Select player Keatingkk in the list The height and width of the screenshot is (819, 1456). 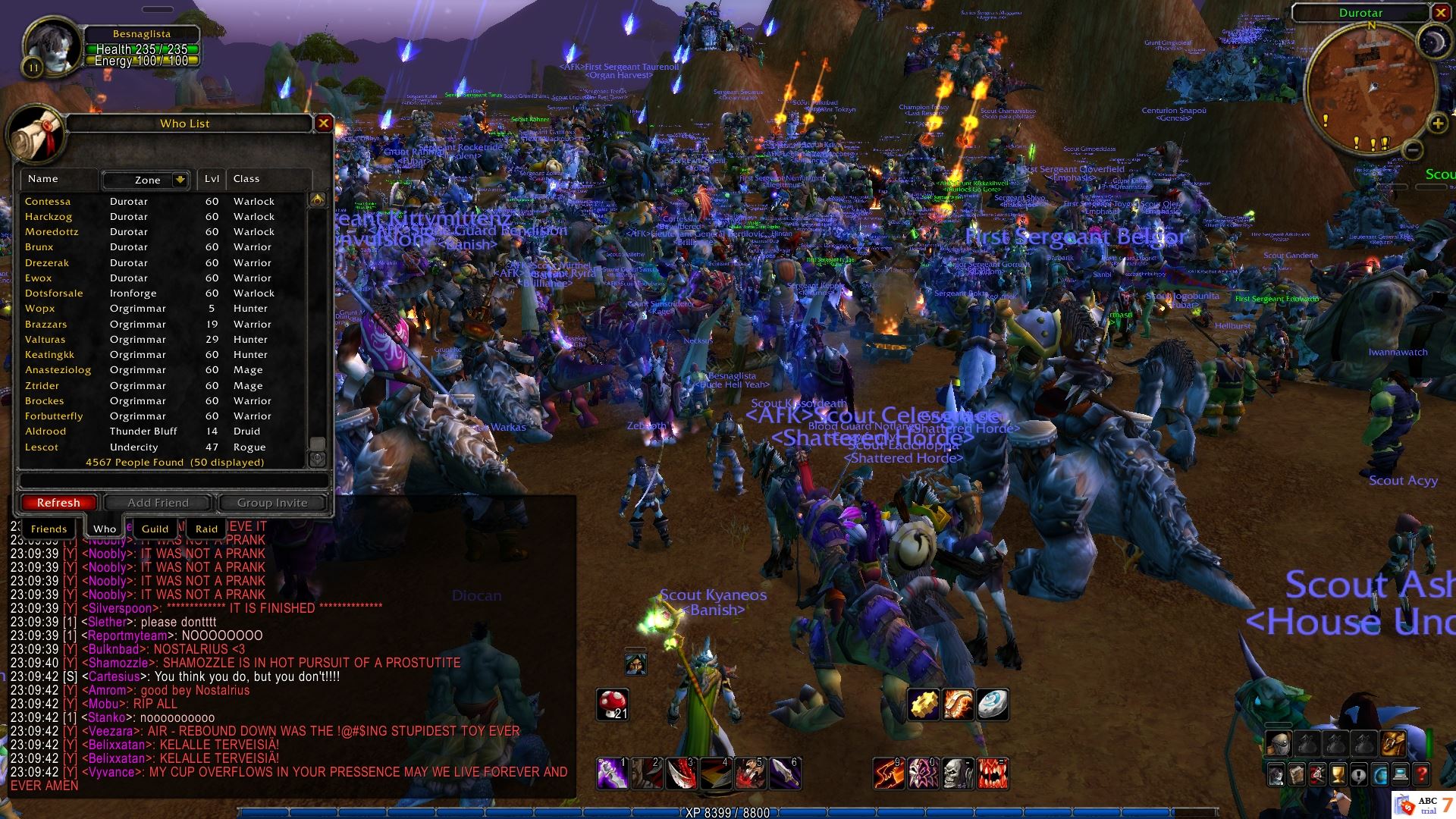(x=50, y=355)
